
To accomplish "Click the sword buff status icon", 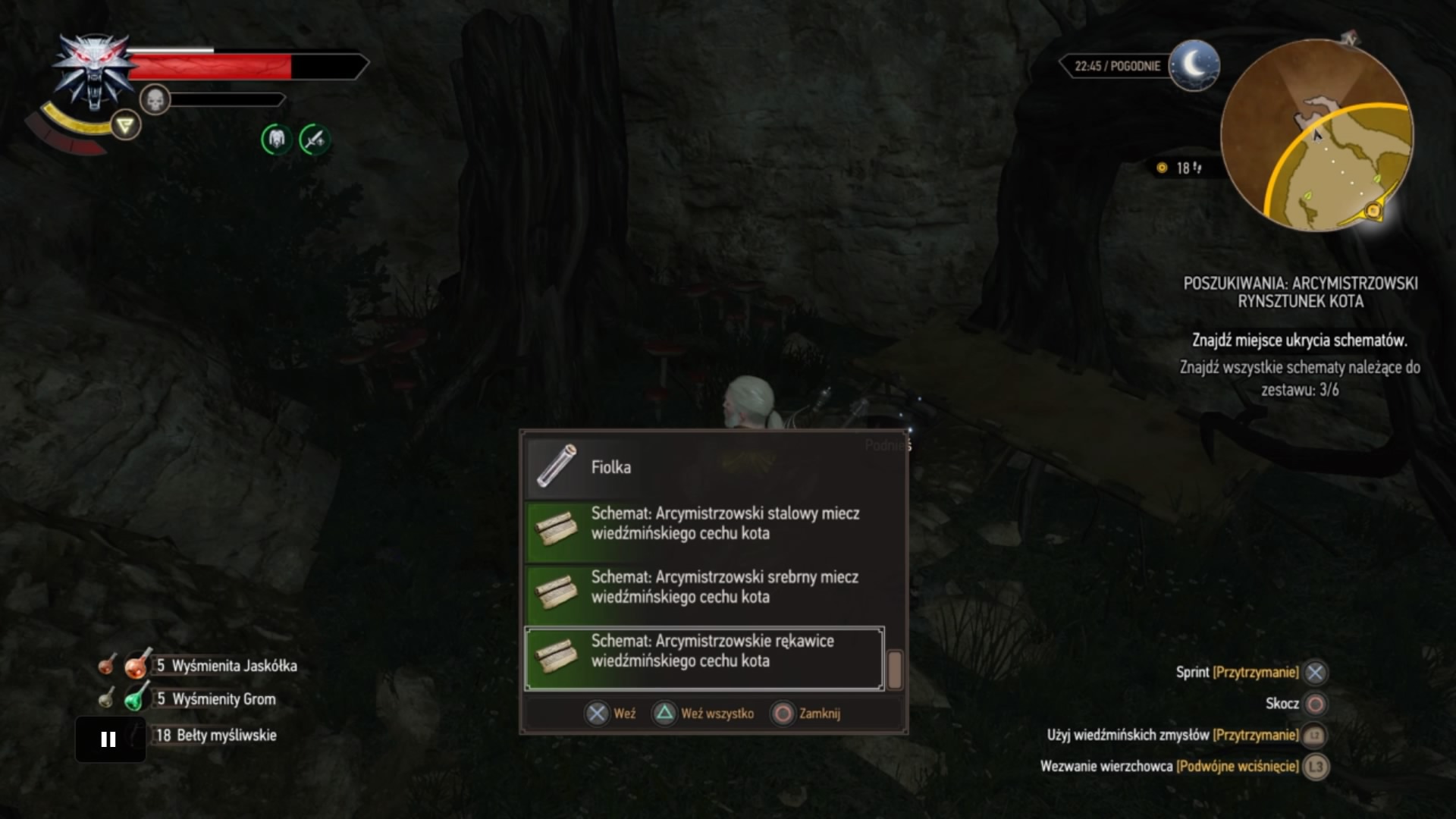I will 314,140.
